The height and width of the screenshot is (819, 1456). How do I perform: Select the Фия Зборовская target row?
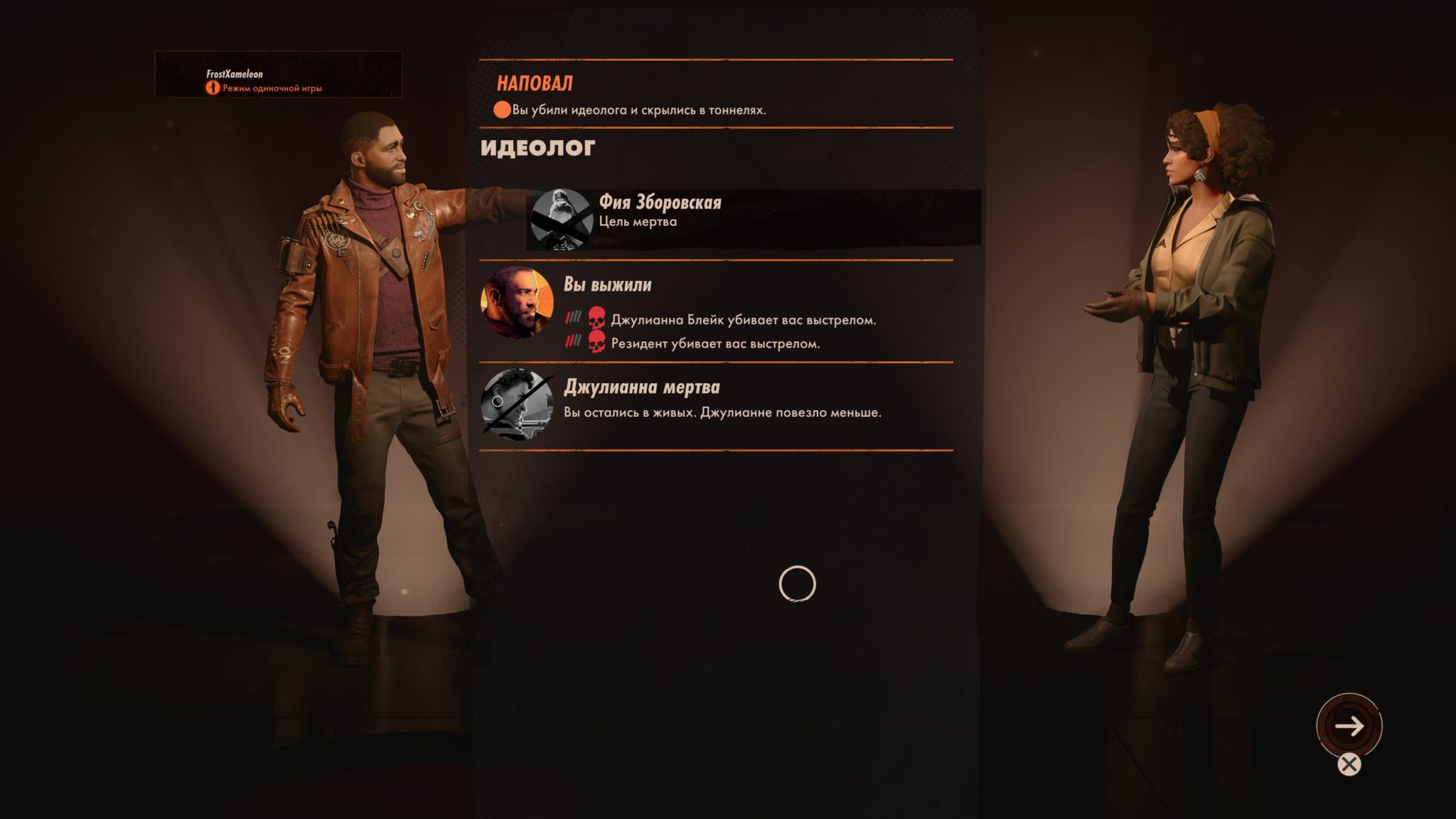point(752,219)
